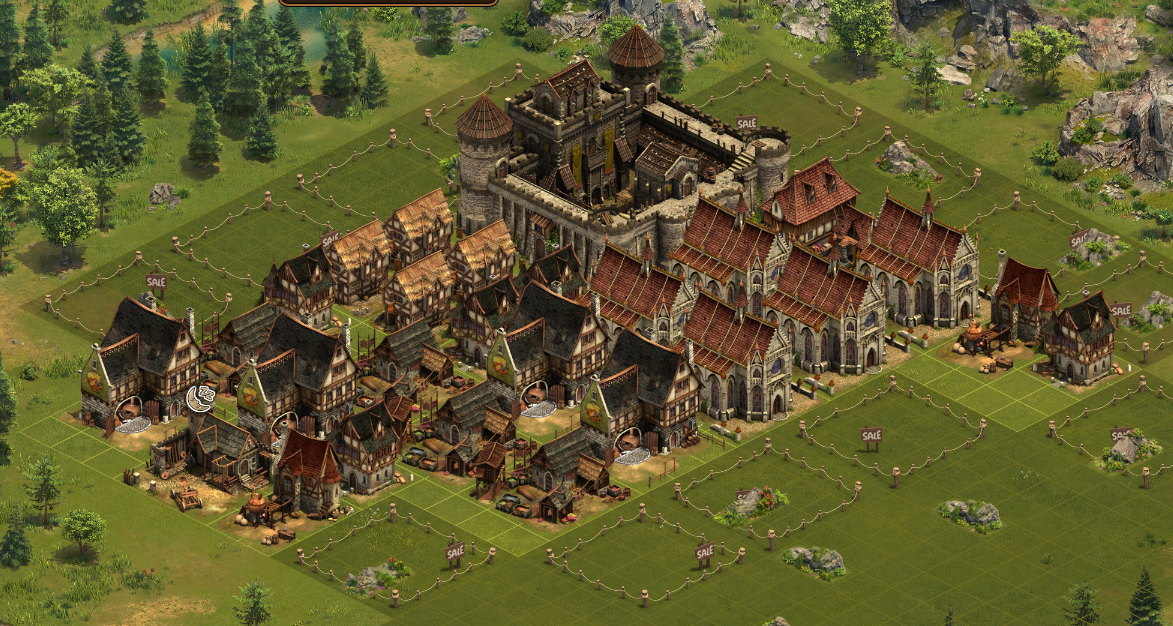Click the sleeping moon idle-building icon
Image resolution: width=1173 pixels, height=626 pixels.
[199, 399]
